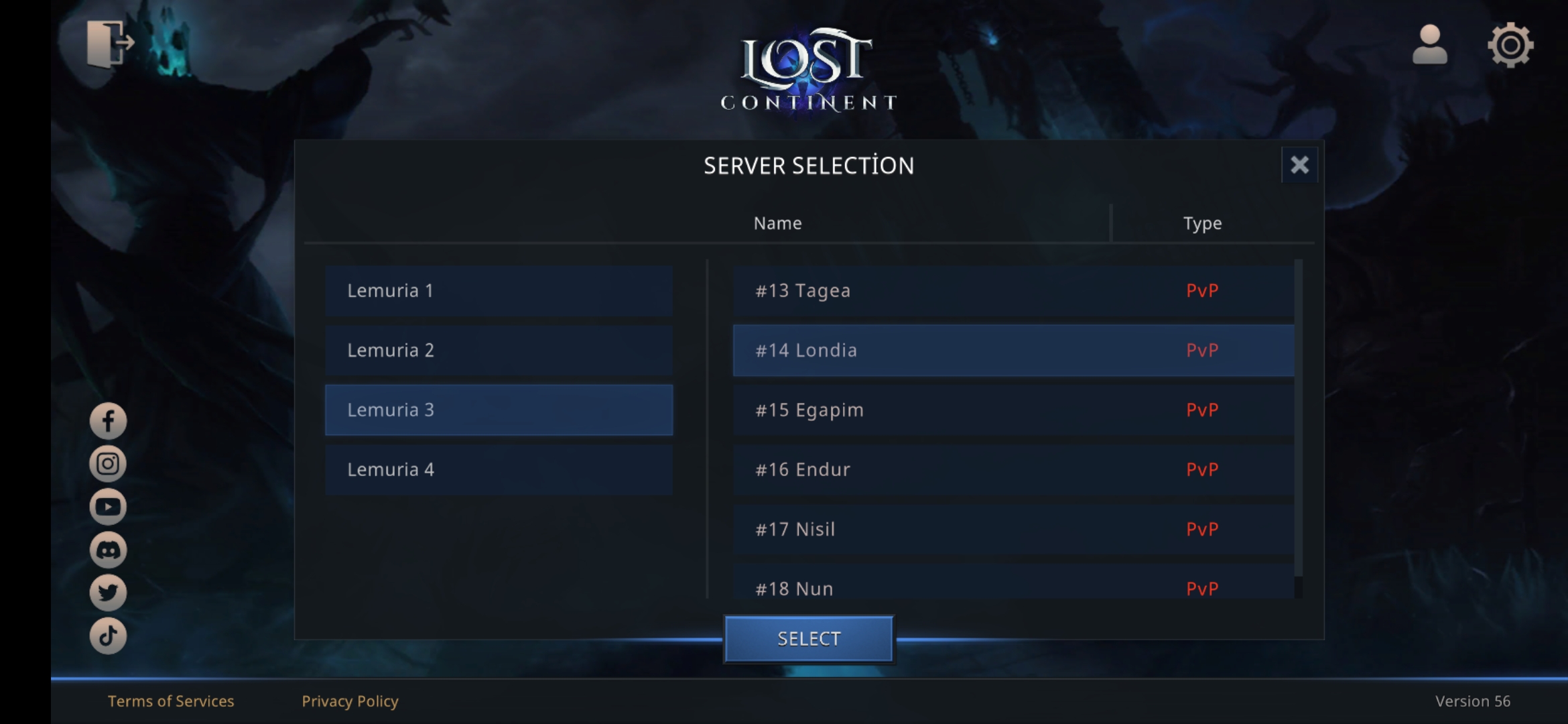Screen dimensions: 1568x724
Task: Open the account profile icon
Action: [x=1429, y=45]
